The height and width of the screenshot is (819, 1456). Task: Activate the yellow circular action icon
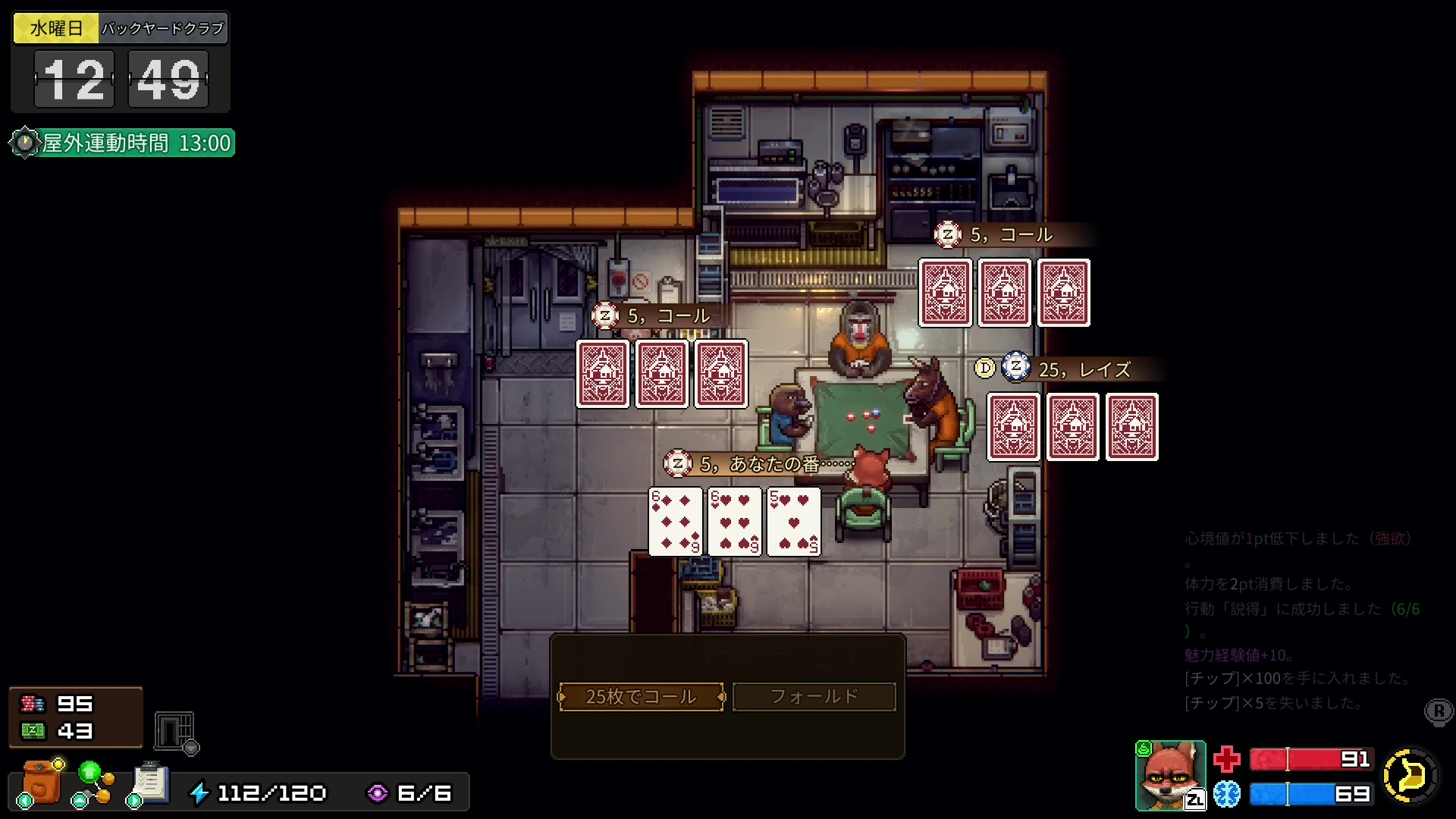(1410, 775)
